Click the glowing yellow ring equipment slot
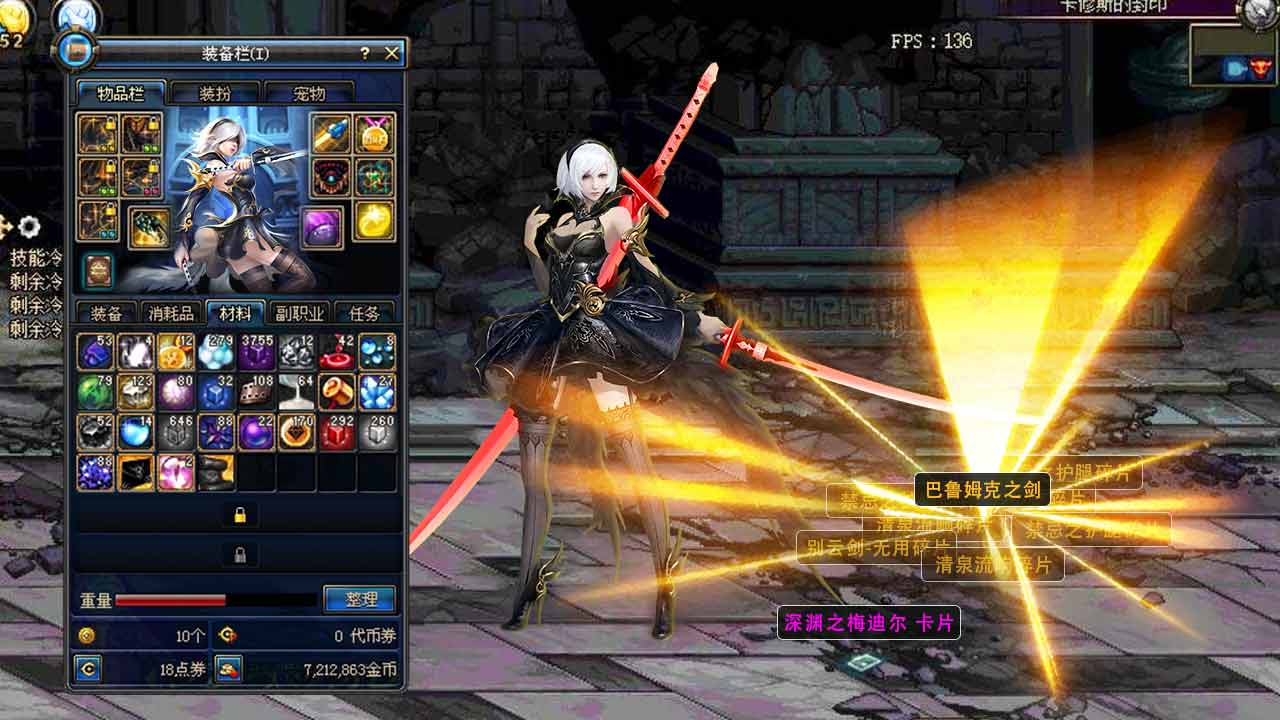Viewport: 1280px width, 720px height. 374,220
